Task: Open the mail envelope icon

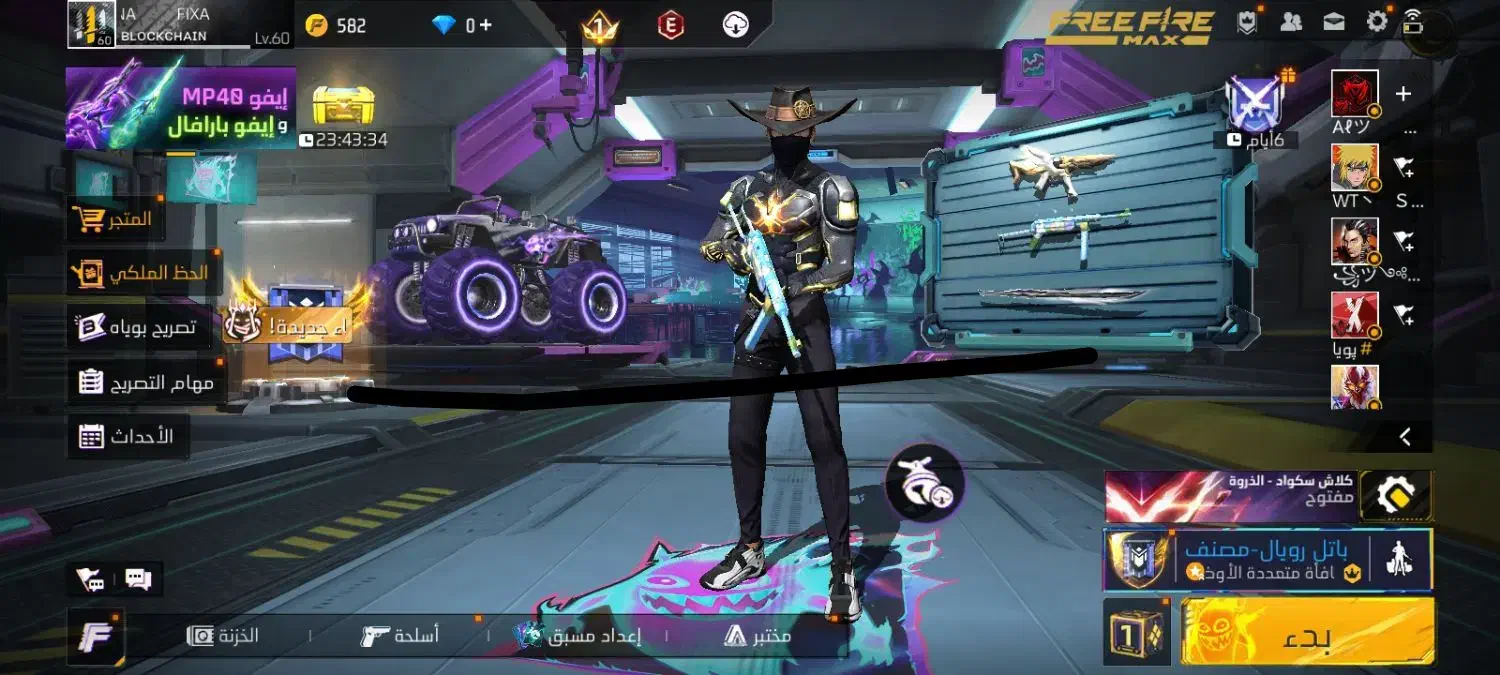Action: (1334, 22)
